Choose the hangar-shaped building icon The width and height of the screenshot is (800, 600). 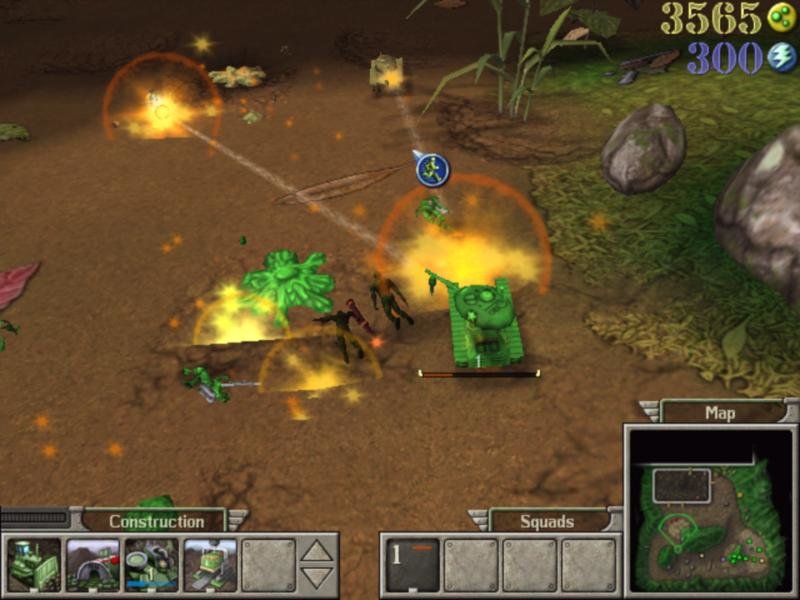click(92, 565)
